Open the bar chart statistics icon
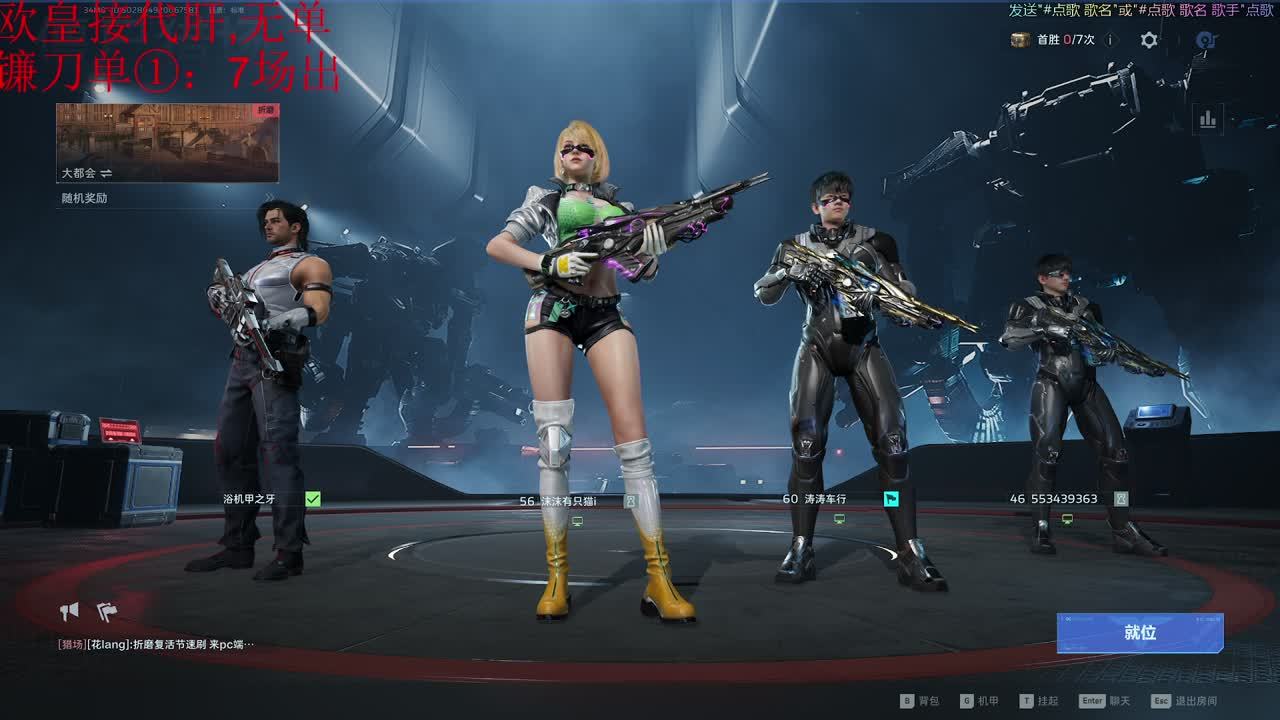The height and width of the screenshot is (720, 1280). click(1208, 120)
